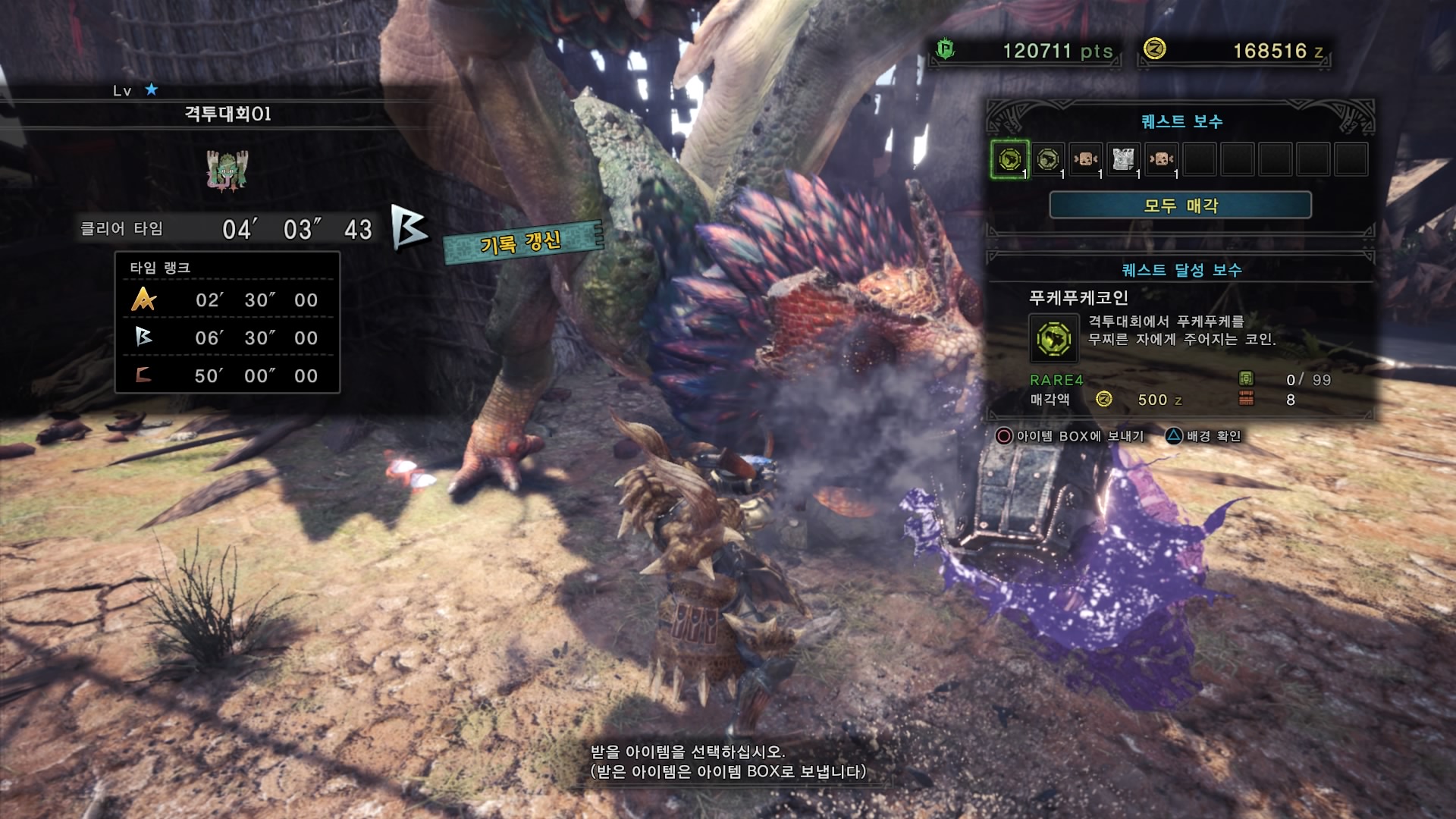Select the highlighted Pukei-Pukei coin reward slot

(x=1010, y=160)
